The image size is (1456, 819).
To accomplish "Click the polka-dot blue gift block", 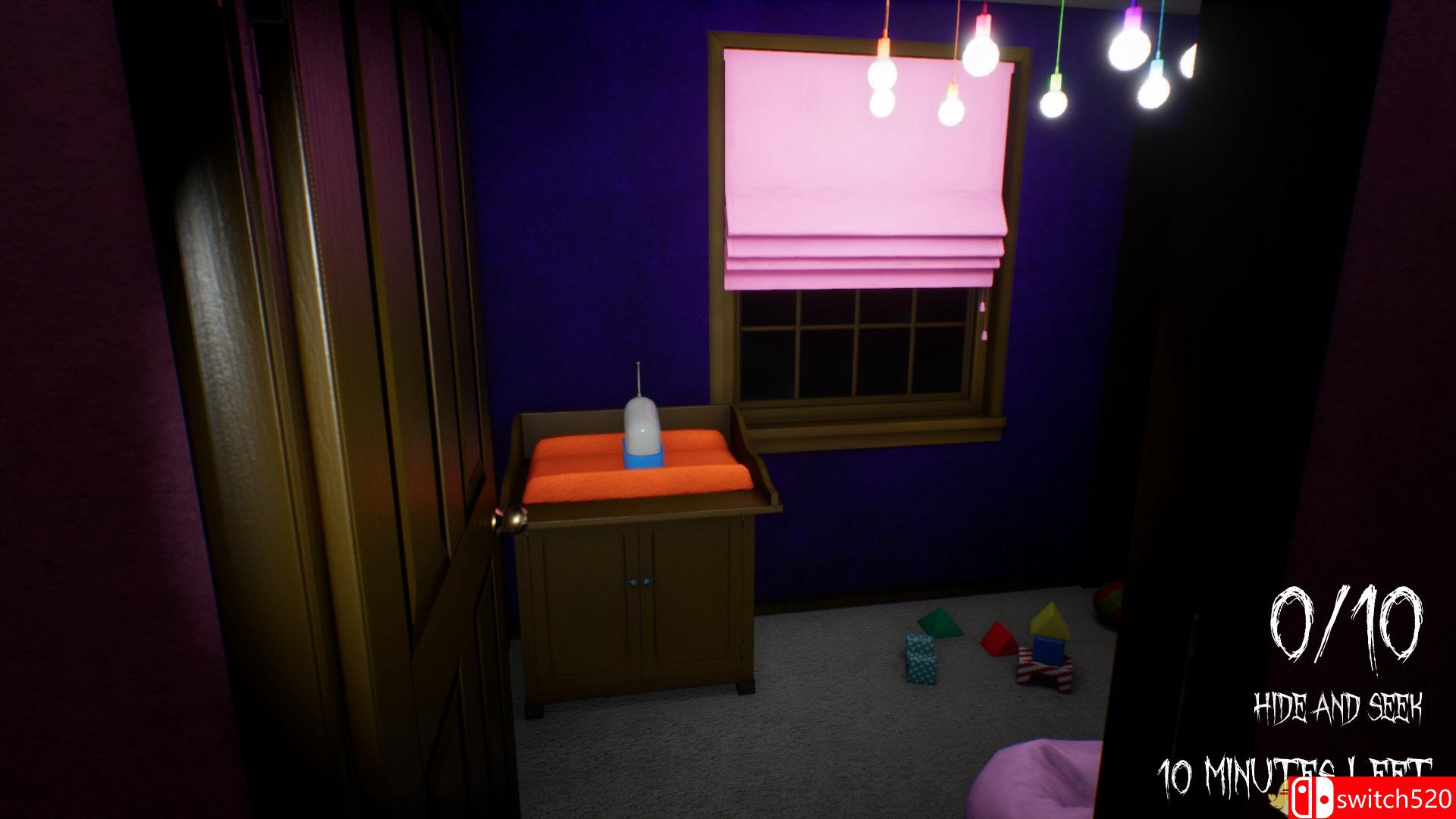I will pyautogui.click(x=921, y=657).
